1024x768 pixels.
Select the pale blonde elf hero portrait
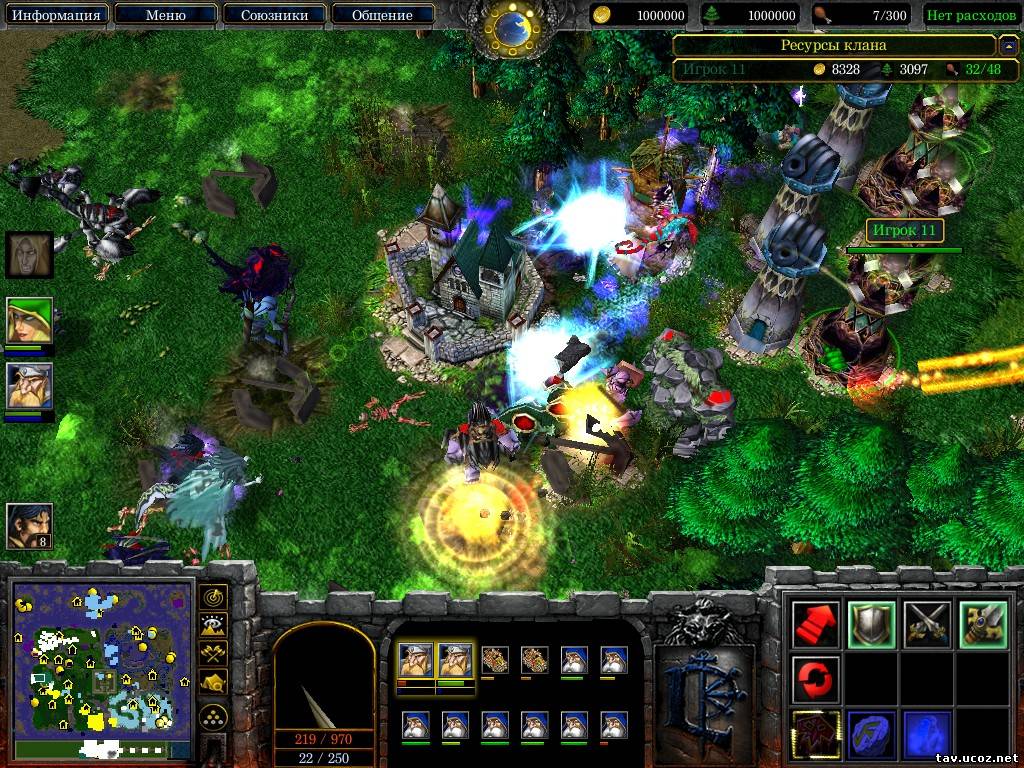pos(29,254)
